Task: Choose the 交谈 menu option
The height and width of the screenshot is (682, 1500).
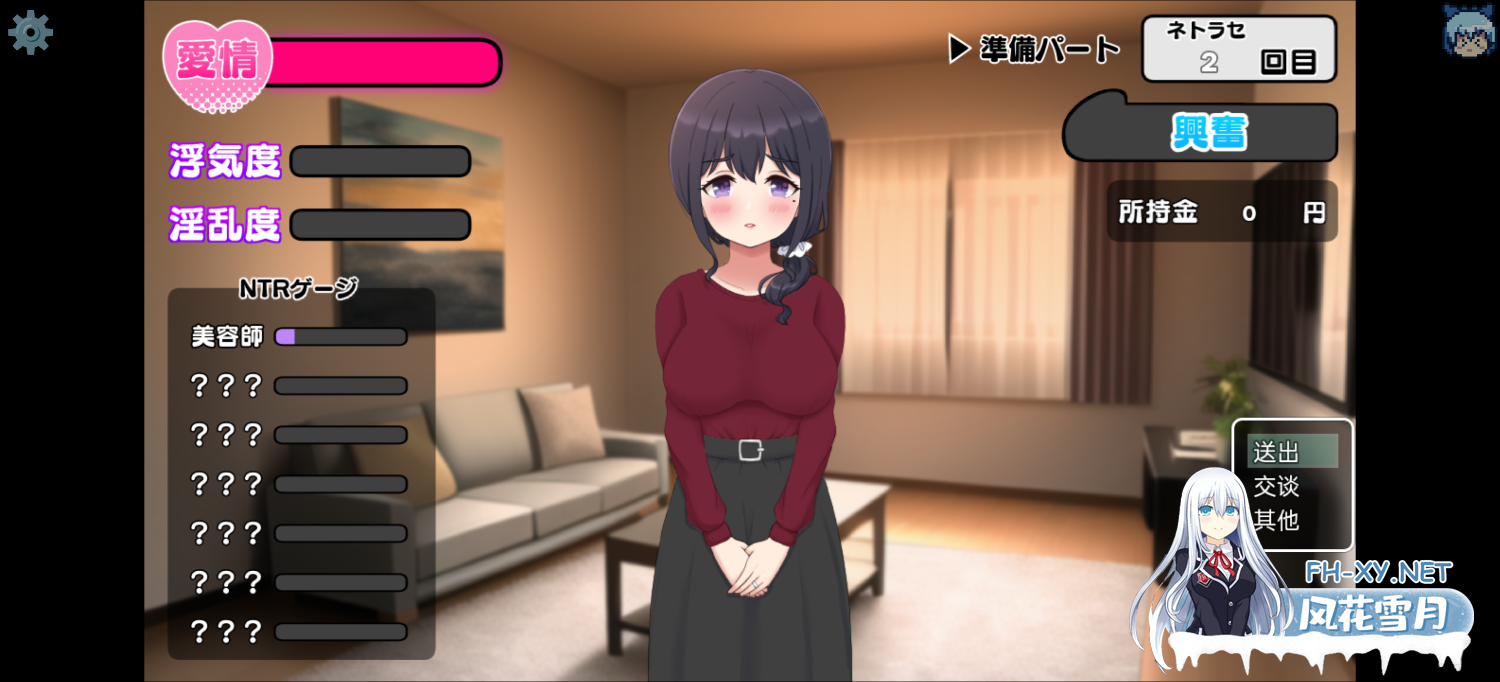Action: (x=1277, y=486)
